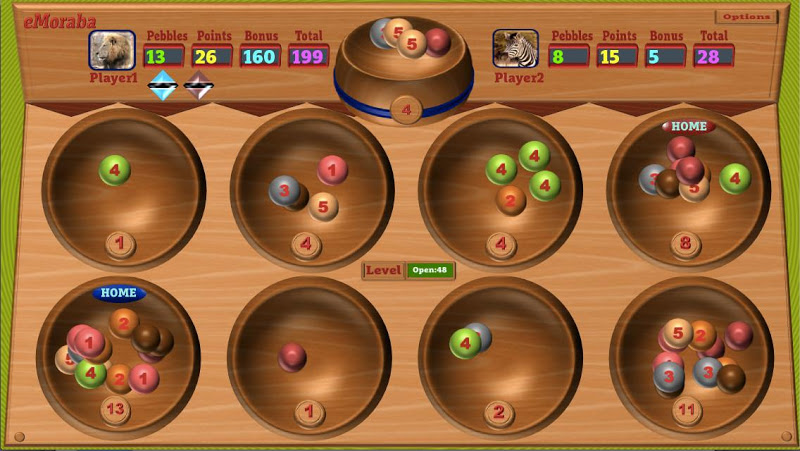Select the blue diamond gem icon
Viewport: 800px width, 451px height.
tap(163, 87)
